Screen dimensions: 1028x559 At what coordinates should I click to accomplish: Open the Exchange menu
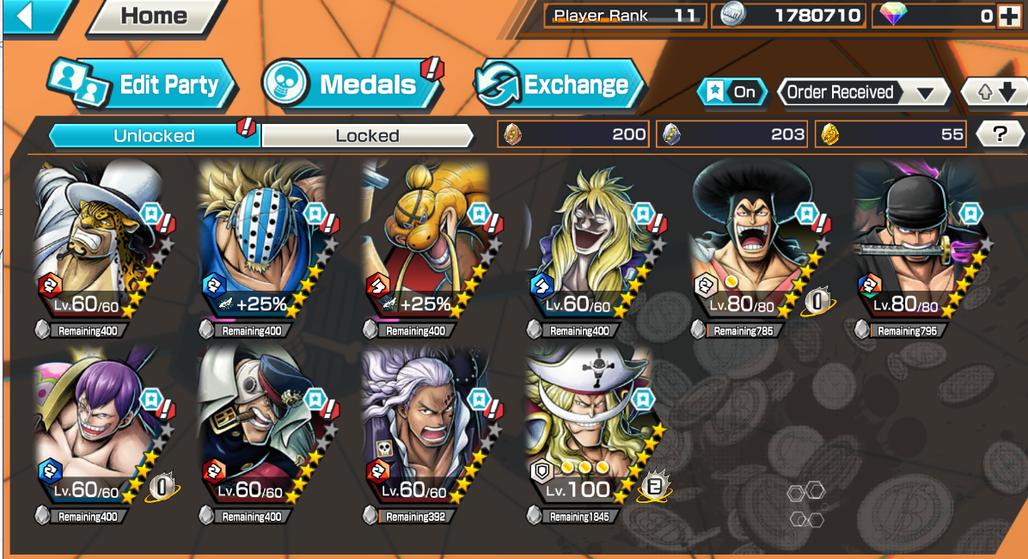point(560,85)
